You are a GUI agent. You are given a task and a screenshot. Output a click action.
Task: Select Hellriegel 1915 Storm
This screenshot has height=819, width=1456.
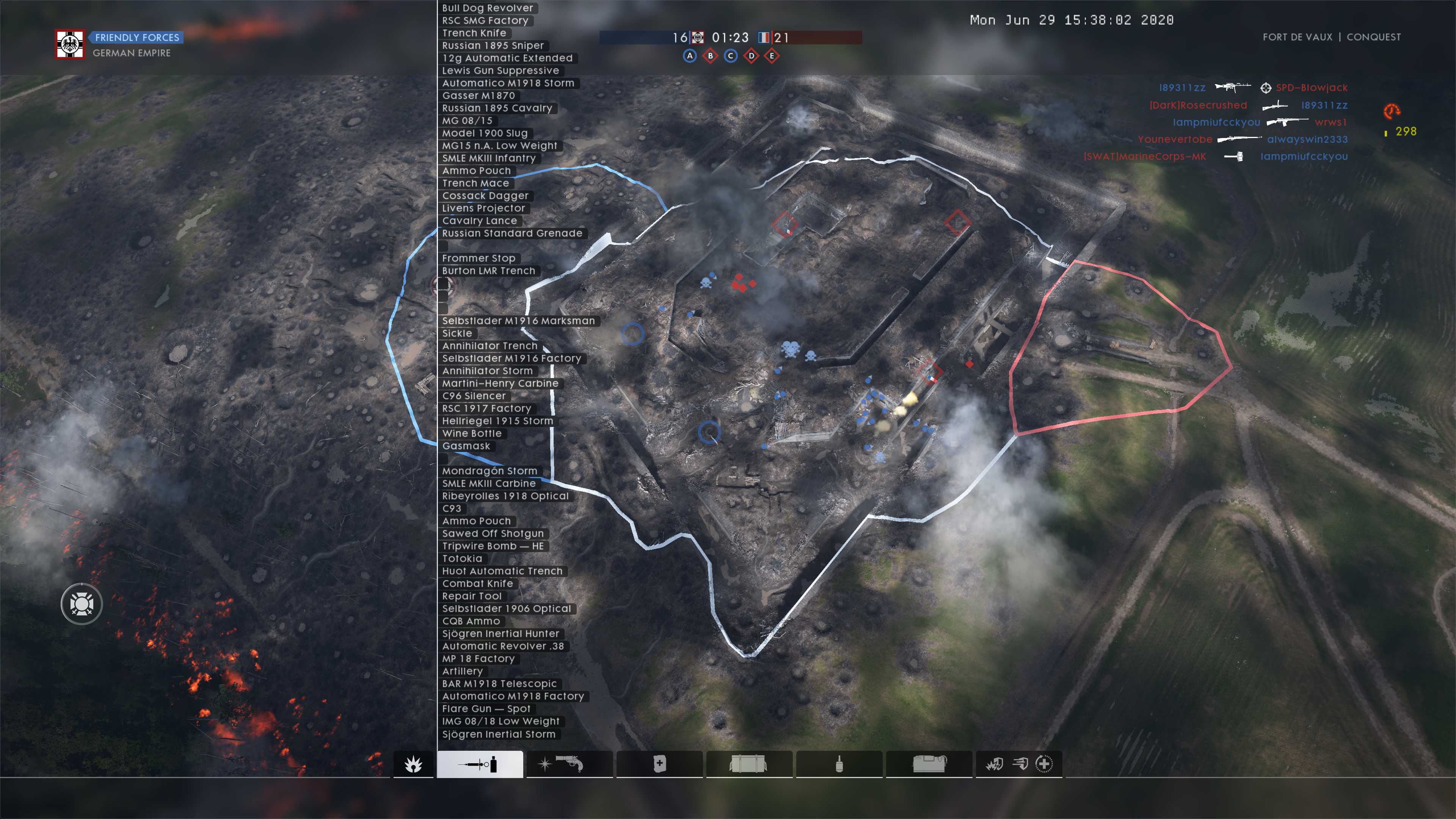pyautogui.click(x=497, y=421)
